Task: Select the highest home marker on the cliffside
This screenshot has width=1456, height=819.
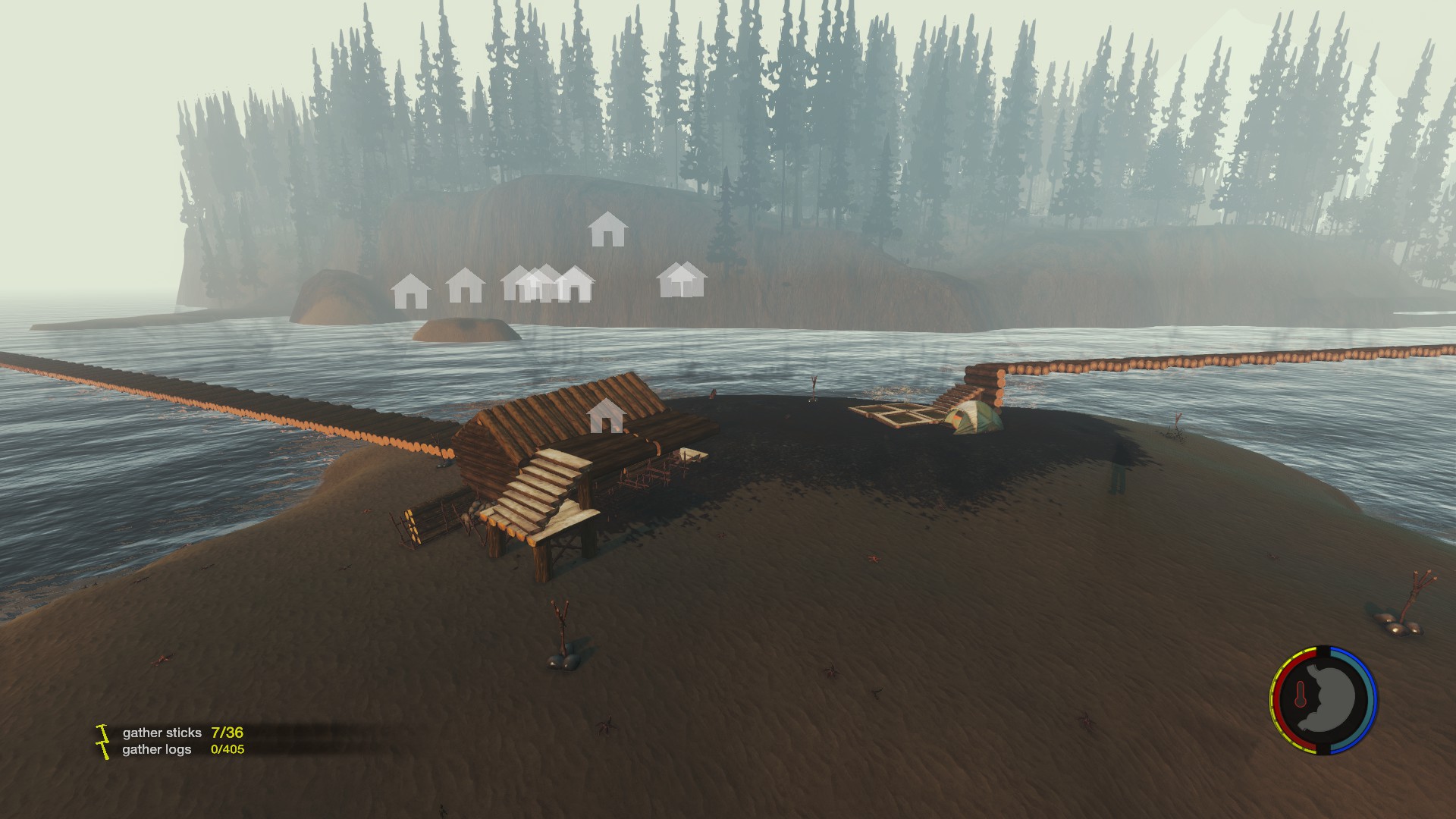Action: point(607,229)
